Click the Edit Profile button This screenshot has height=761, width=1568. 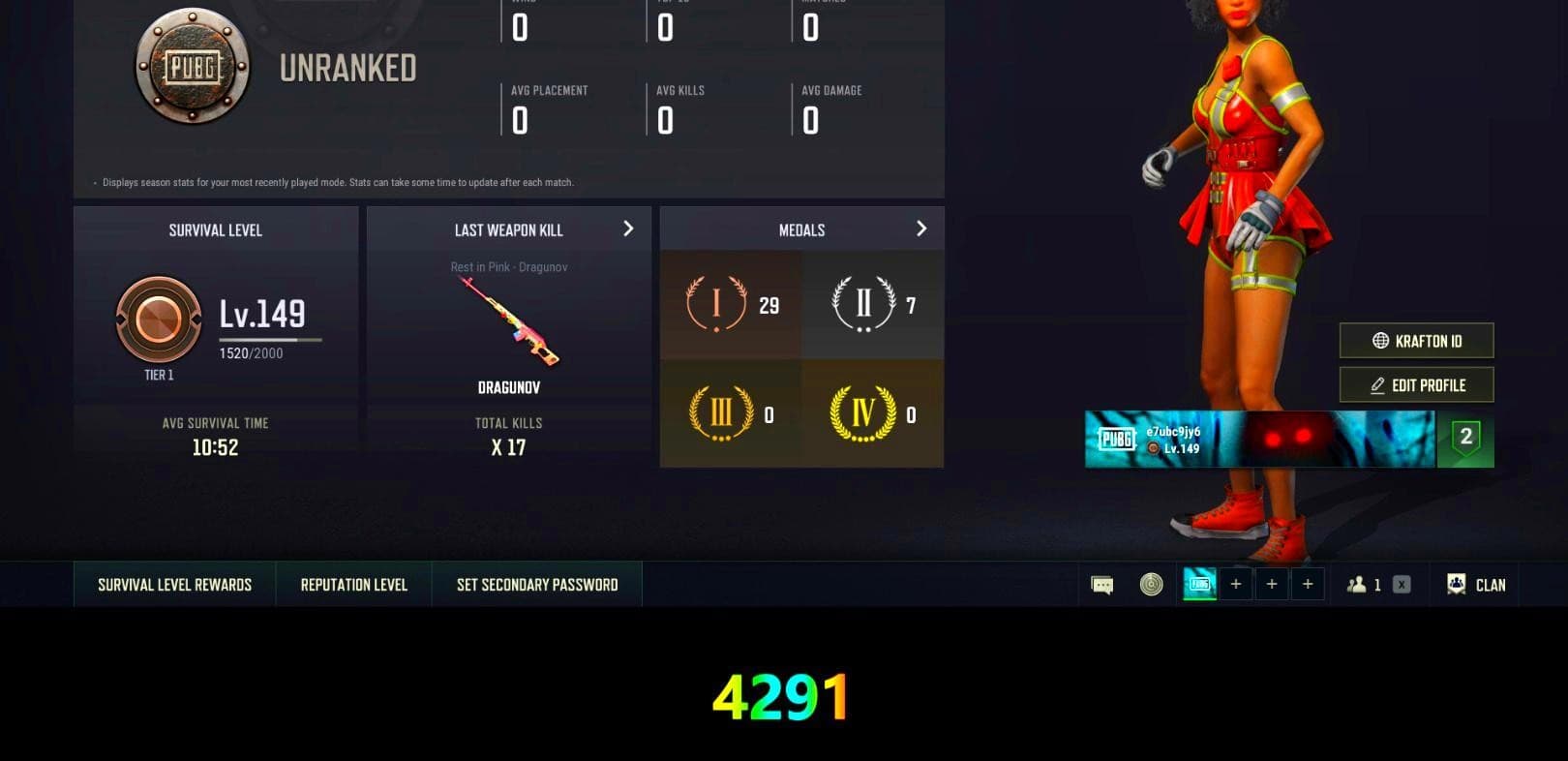click(1416, 384)
